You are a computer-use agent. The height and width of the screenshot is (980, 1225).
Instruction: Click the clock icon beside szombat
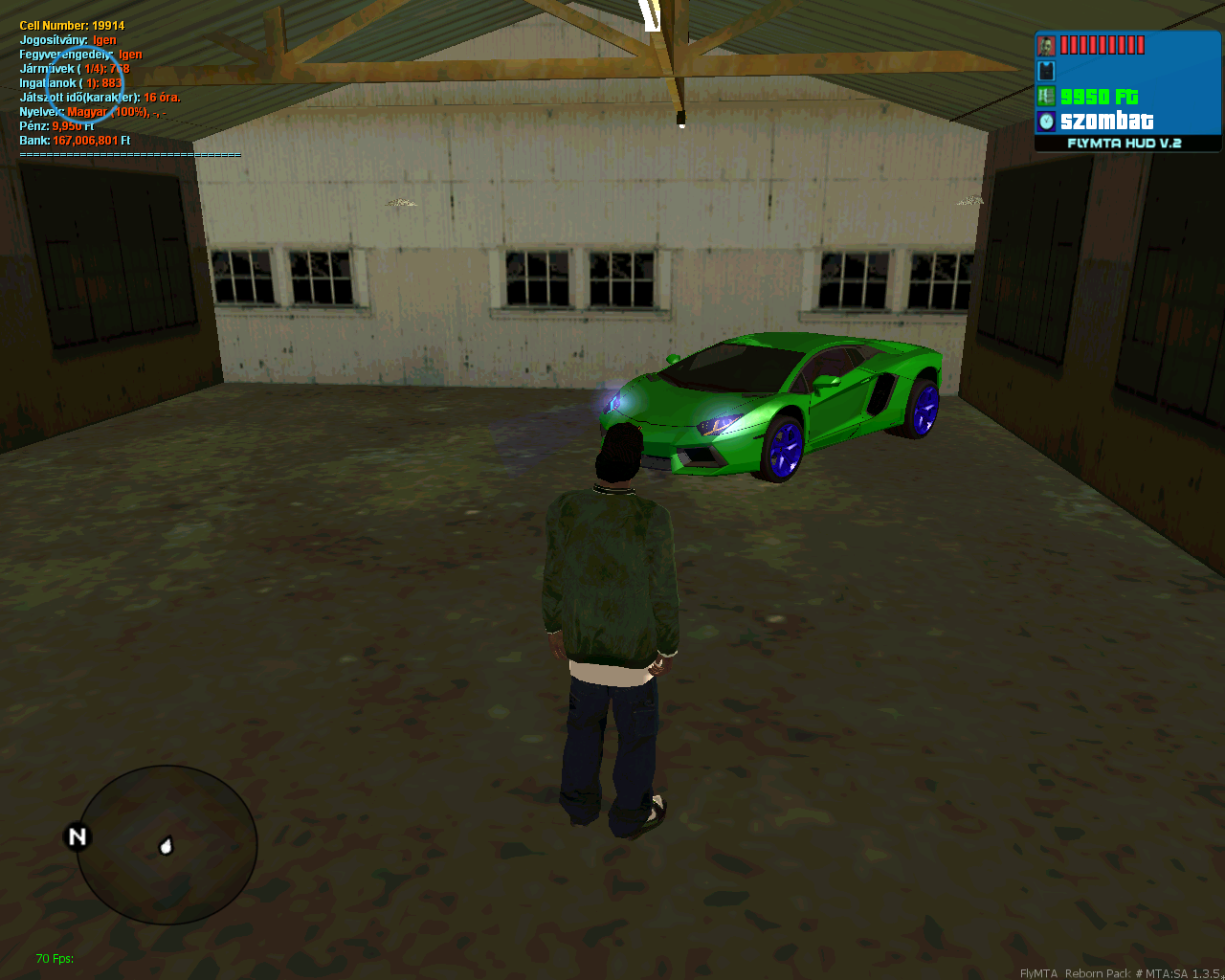pyautogui.click(x=1046, y=121)
